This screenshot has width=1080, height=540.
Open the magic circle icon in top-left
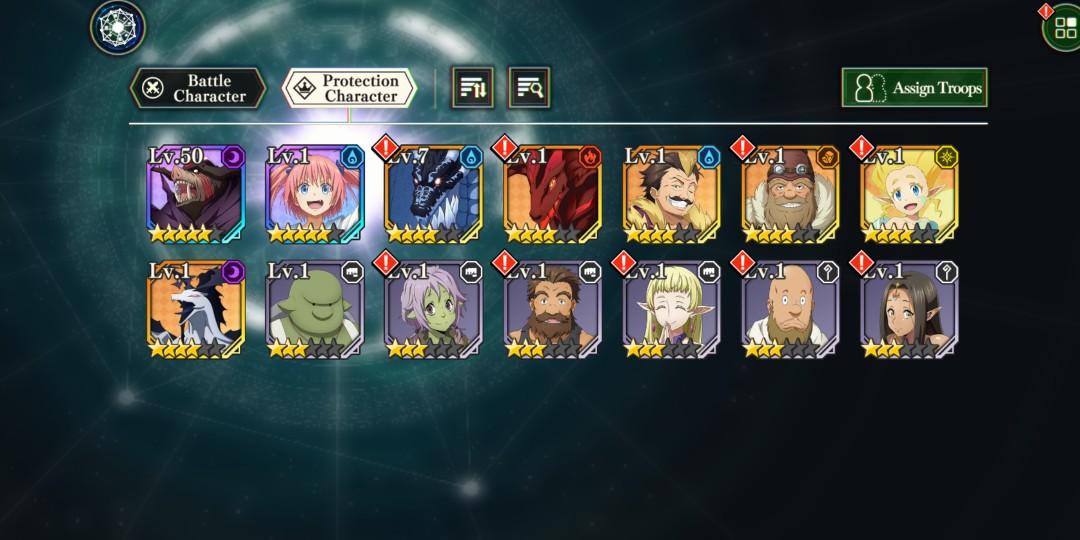pos(118,27)
